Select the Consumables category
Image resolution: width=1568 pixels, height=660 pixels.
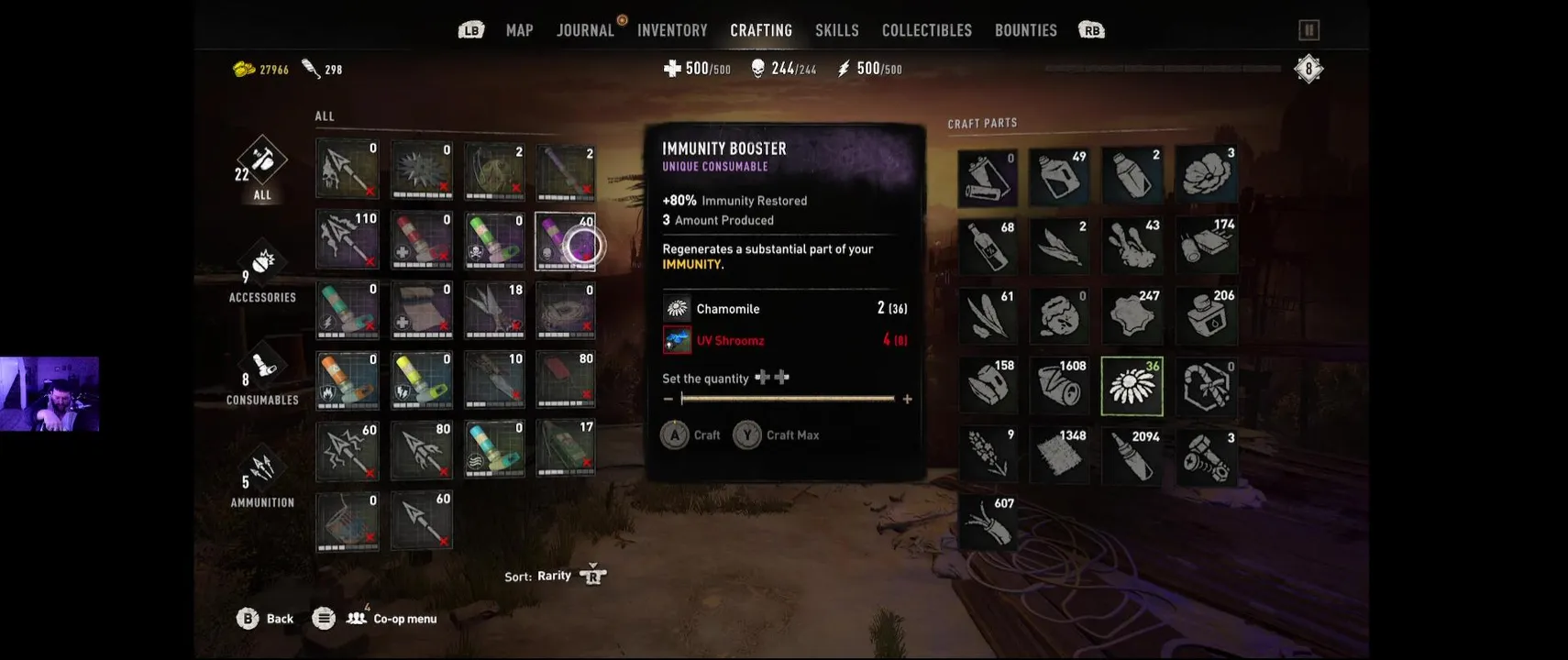(x=262, y=376)
